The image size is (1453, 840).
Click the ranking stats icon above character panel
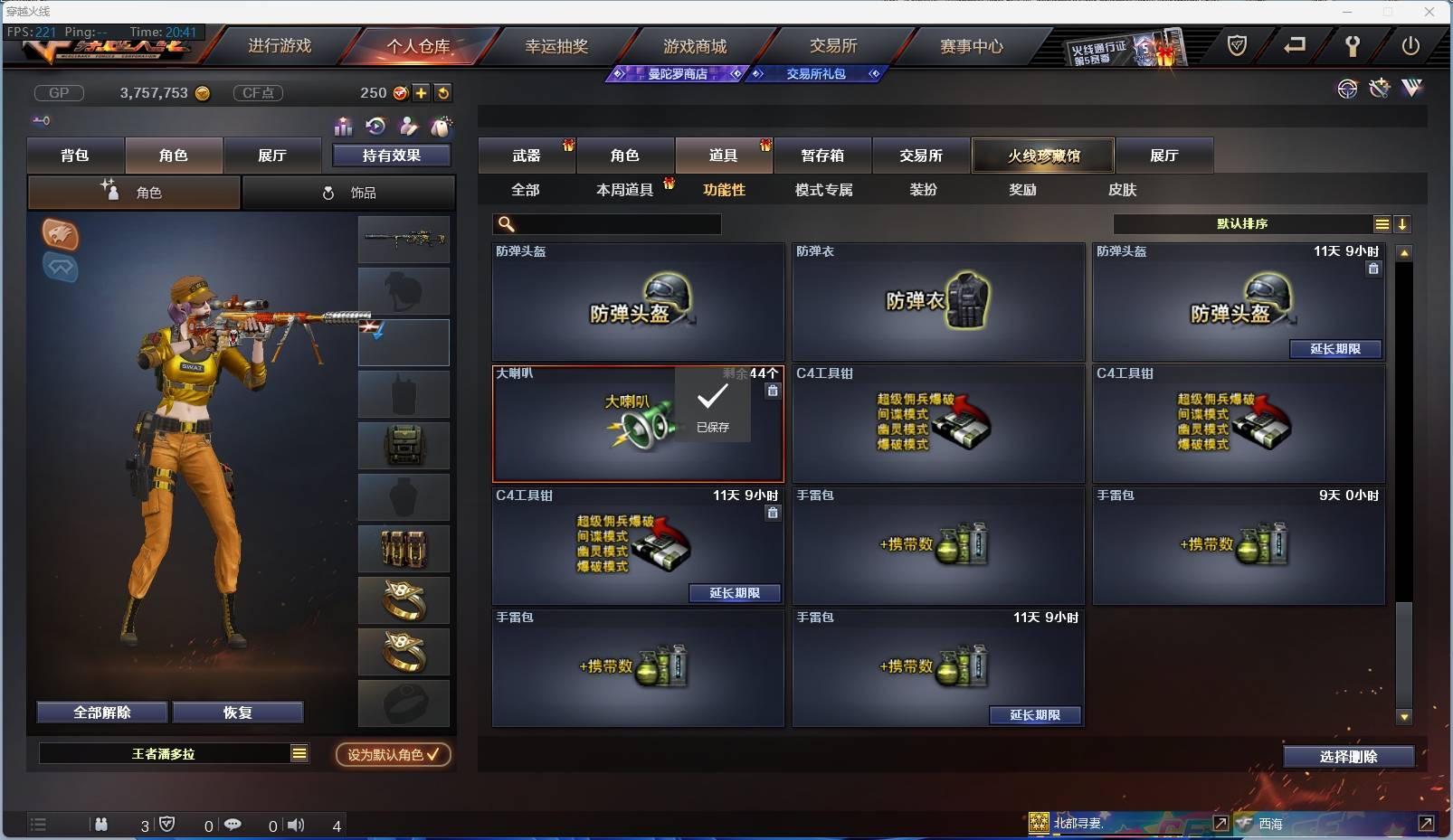[x=345, y=127]
